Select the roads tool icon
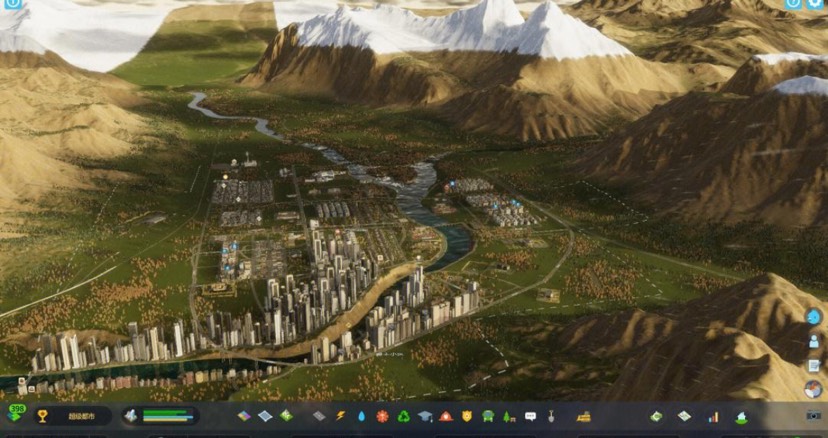Image resolution: width=828 pixels, height=438 pixels. (x=319, y=416)
